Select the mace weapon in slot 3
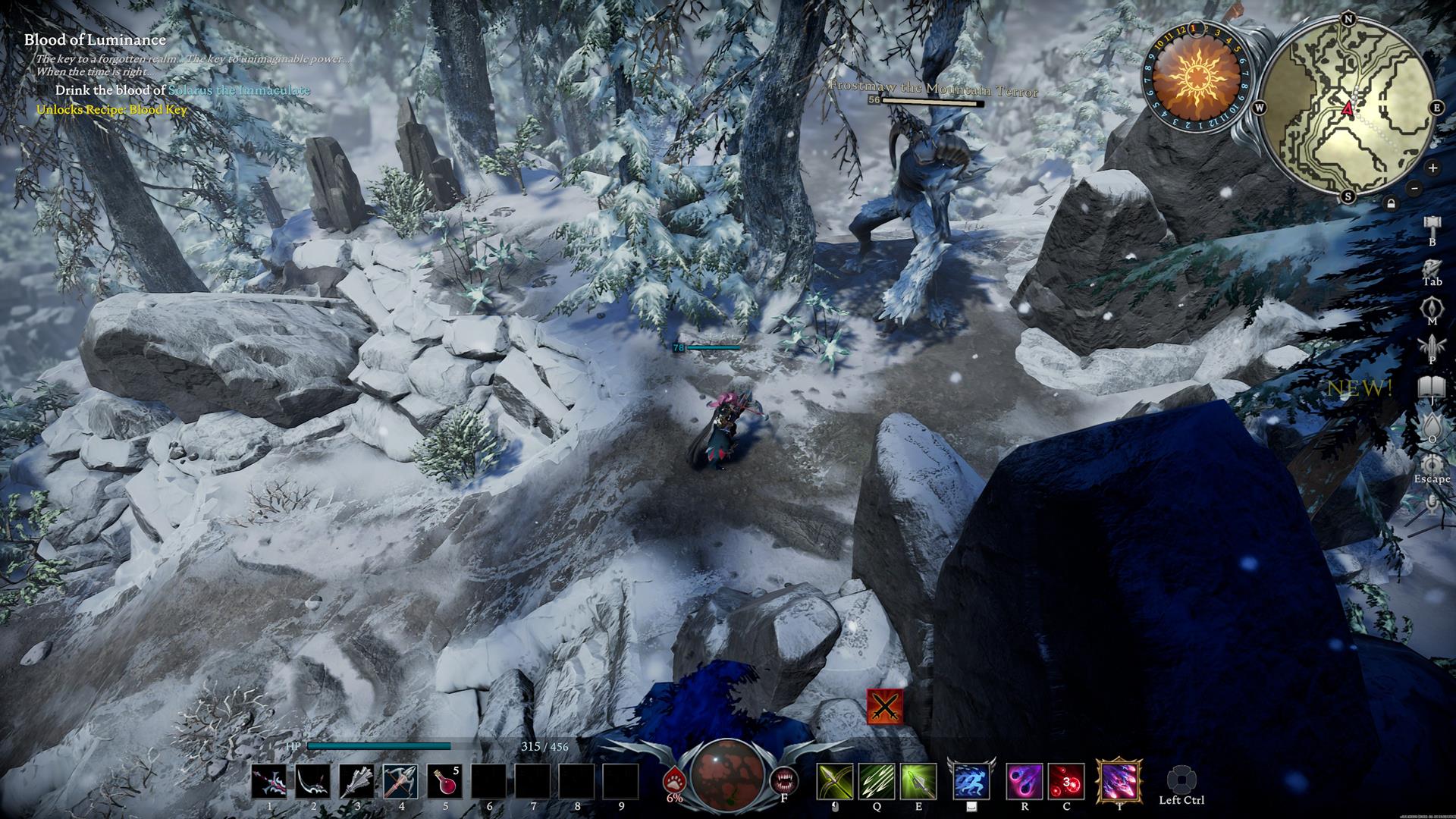Viewport: 1456px width, 819px height. (x=357, y=782)
